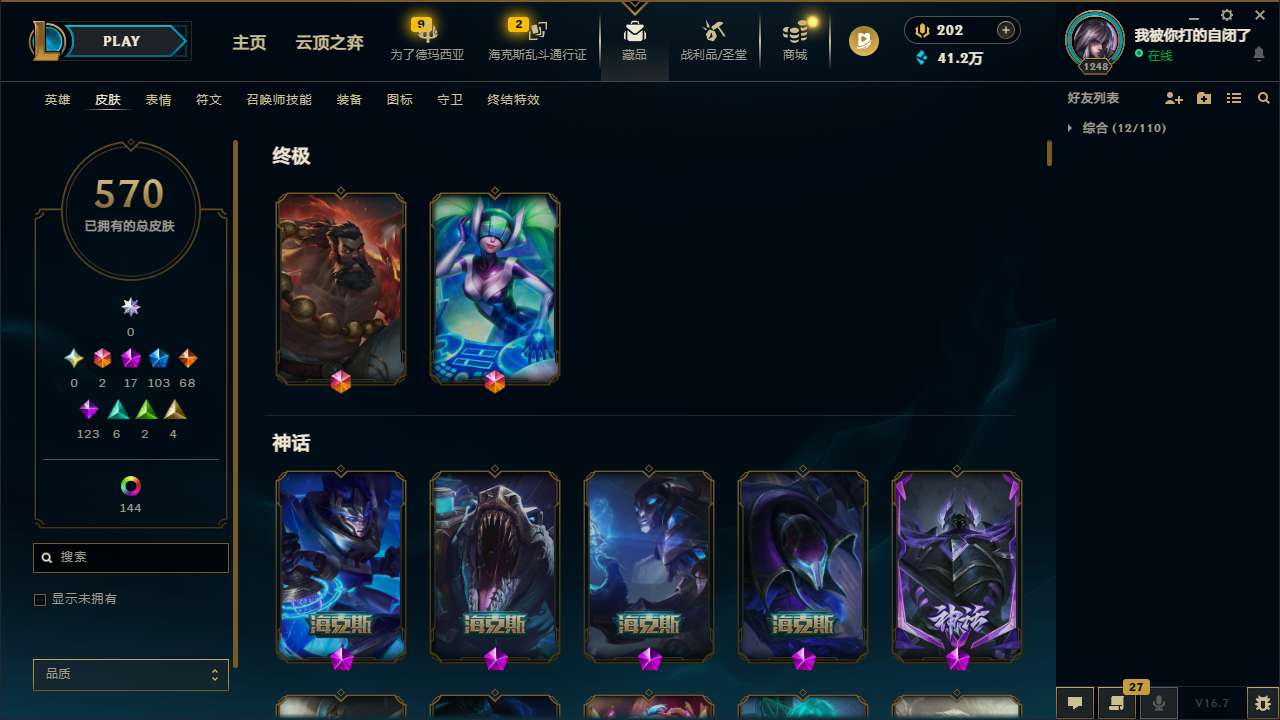The height and width of the screenshot is (720, 1280).
Task: Open chat using the speech bubble icon
Action: tap(1075, 702)
